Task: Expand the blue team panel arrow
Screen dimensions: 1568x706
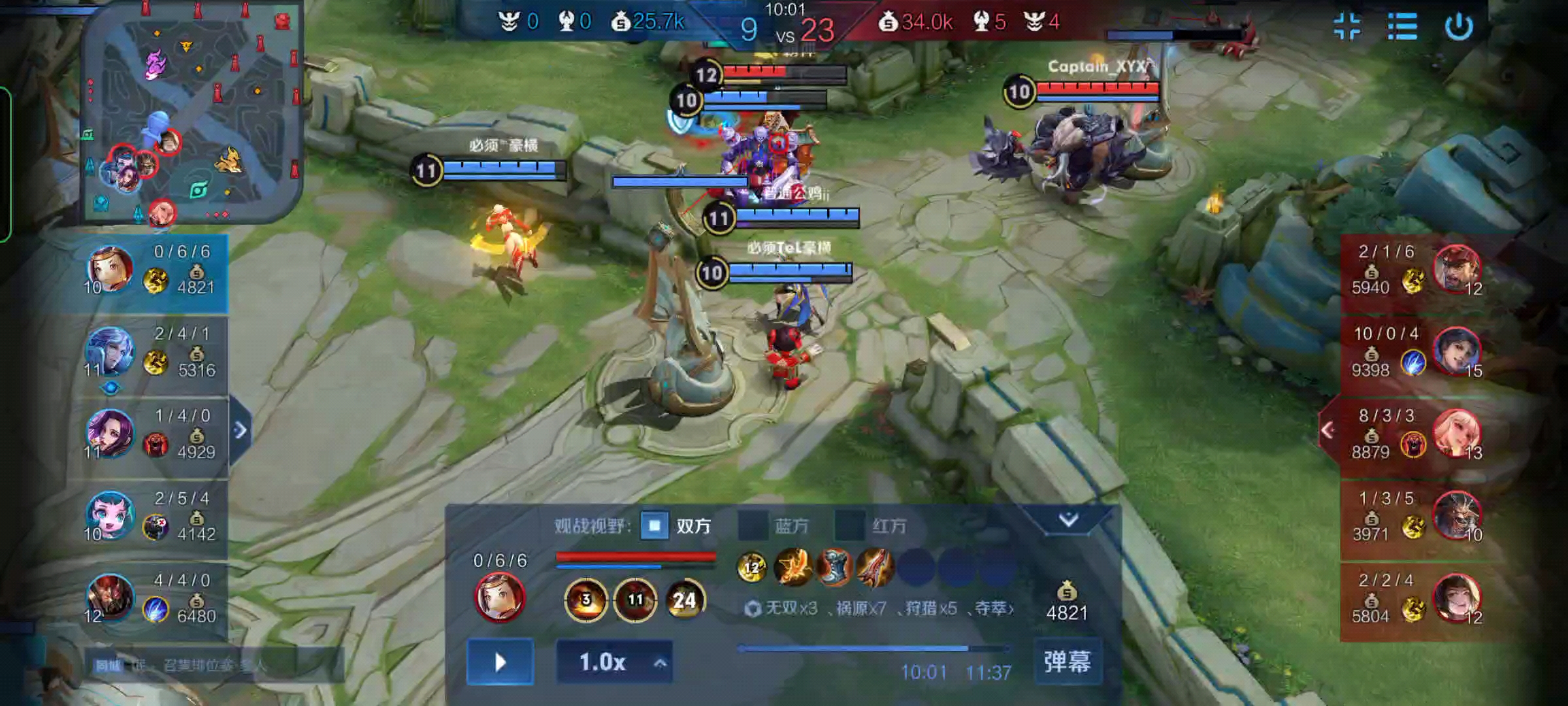Action: pyautogui.click(x=240, y=430)
